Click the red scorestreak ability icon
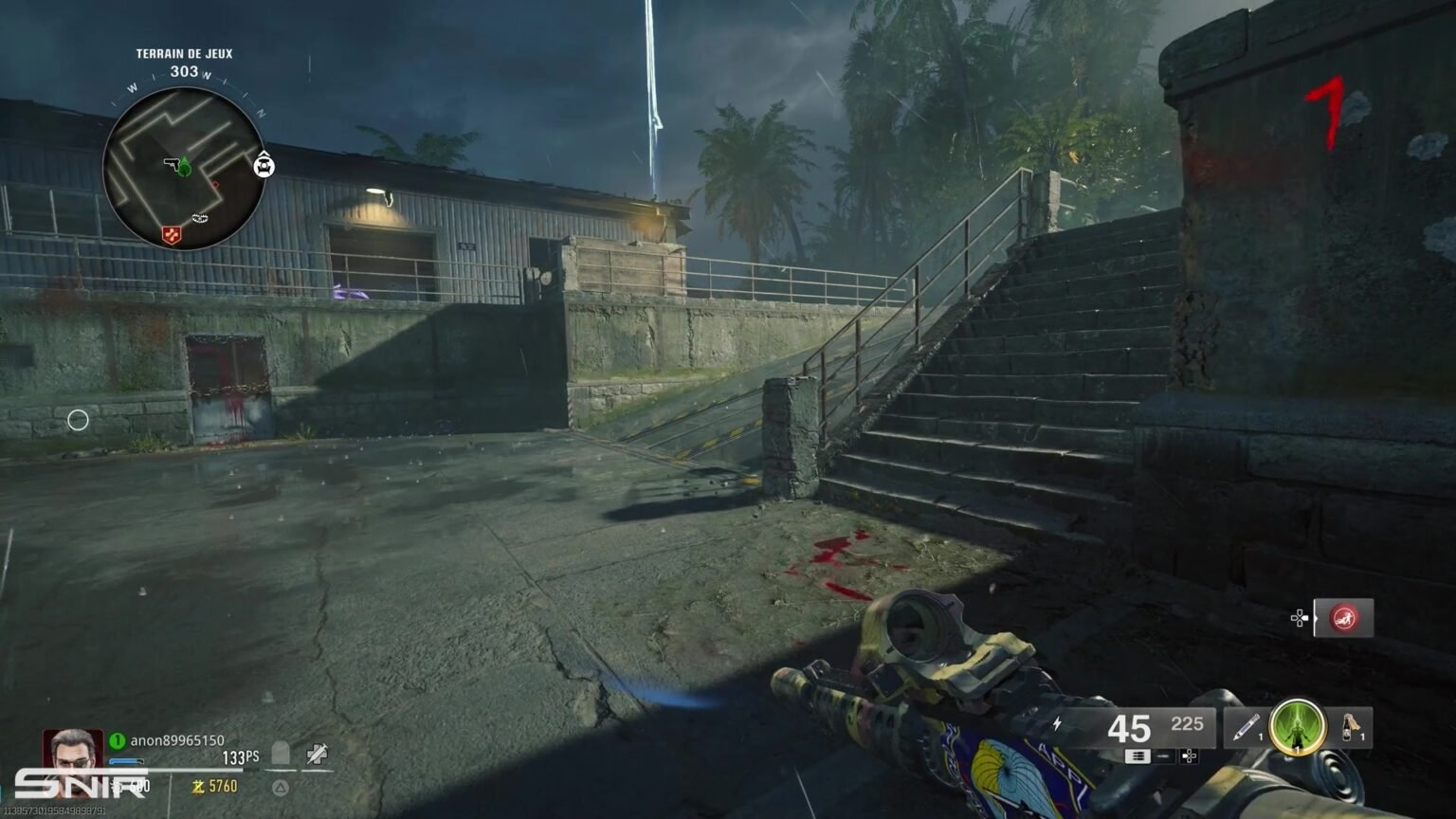 click(x=1345, y=618)
